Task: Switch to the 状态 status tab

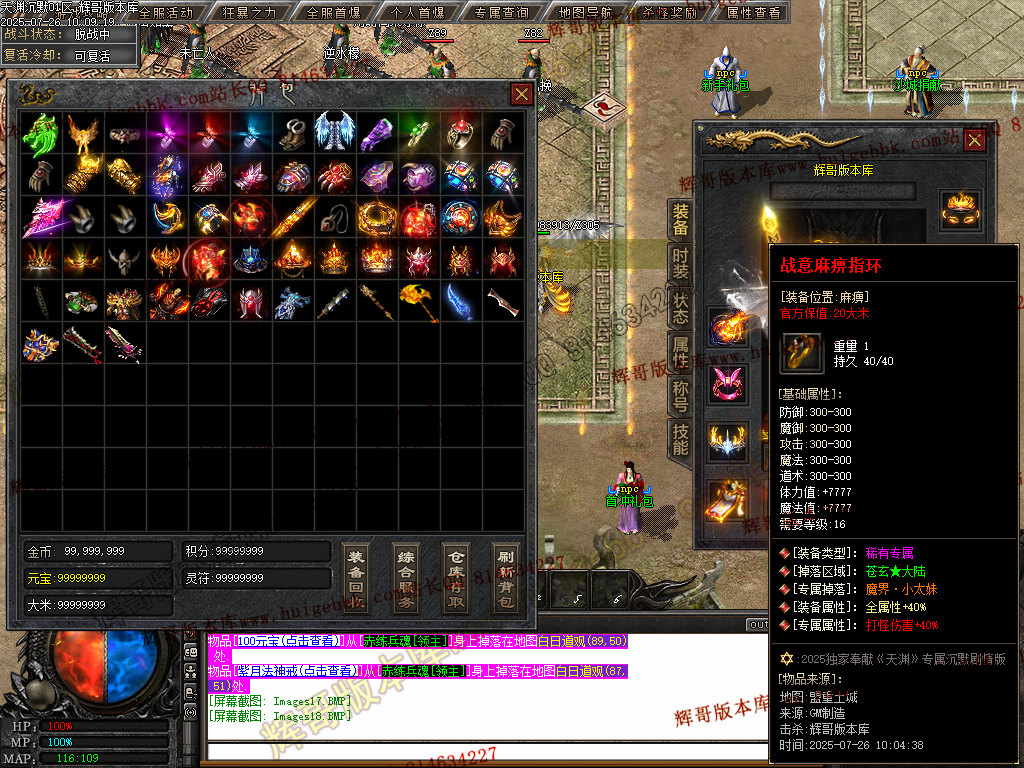Action: click(680, 308)
